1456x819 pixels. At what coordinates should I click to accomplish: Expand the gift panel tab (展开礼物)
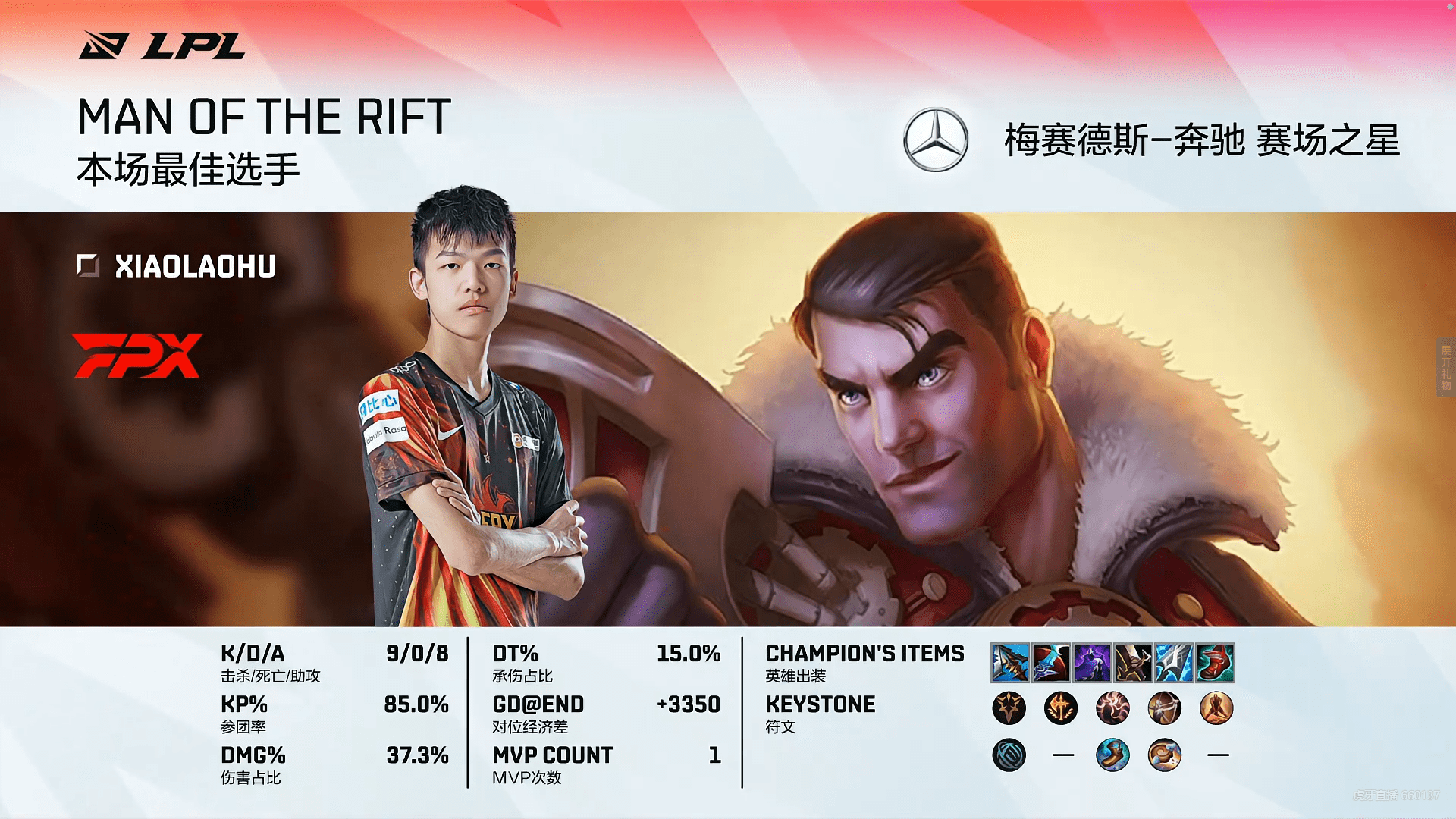pos(1445,367)
